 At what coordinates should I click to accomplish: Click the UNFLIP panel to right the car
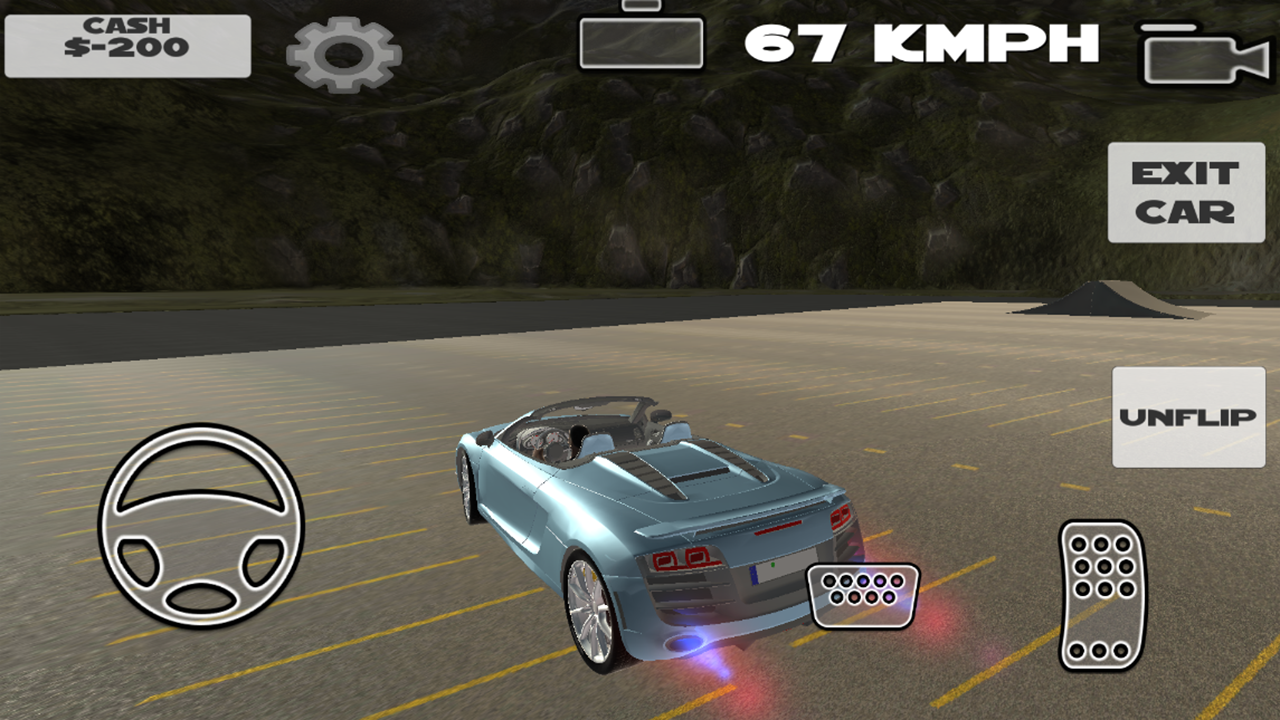tap(1186, 414)
